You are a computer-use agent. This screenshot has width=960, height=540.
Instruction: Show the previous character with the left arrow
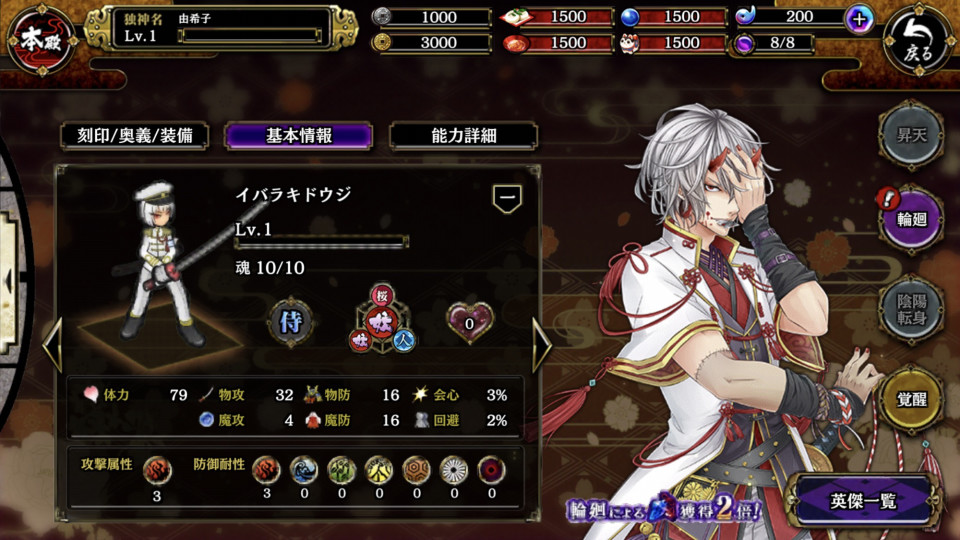pyautogui.click(x=52, y=346)
